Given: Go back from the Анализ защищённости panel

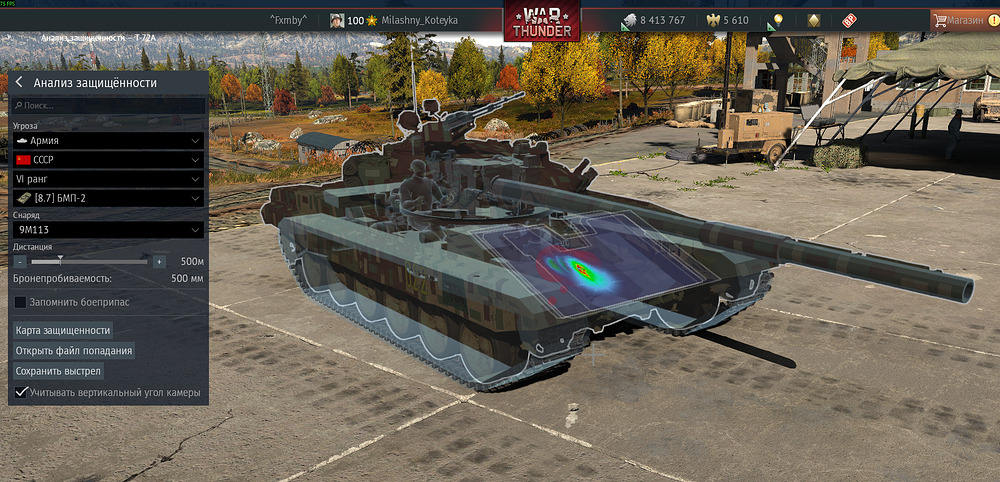Looking at the screenshot, I should (x=19, y=83).
